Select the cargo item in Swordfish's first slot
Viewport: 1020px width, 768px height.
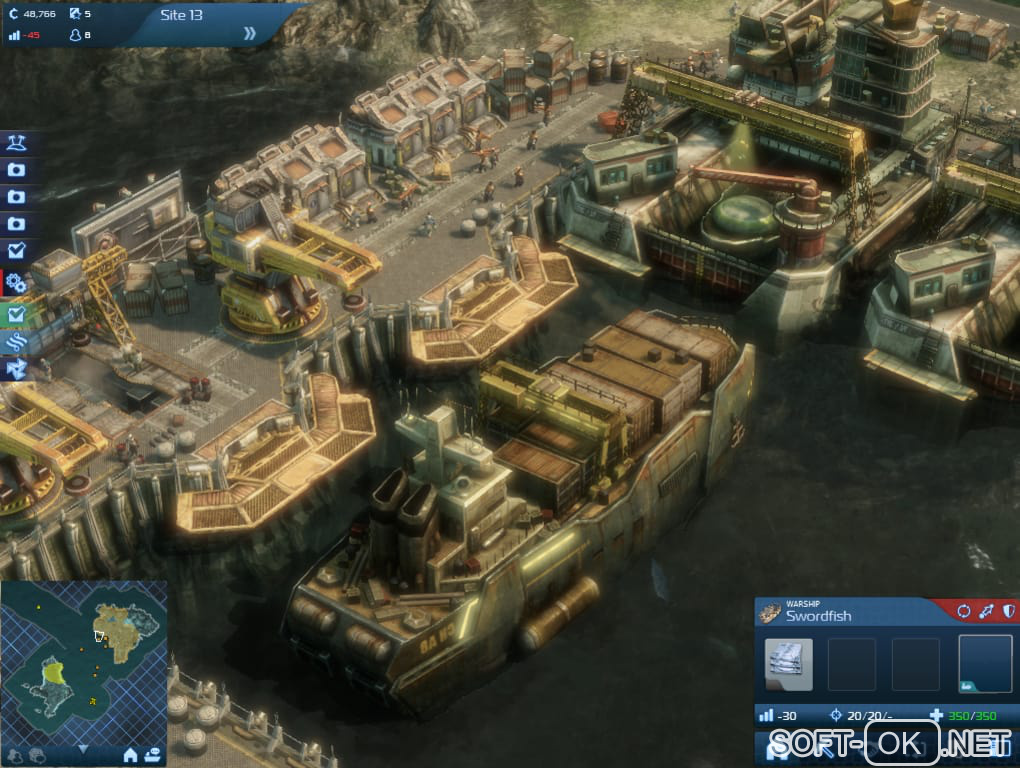[x=789, y=664]
